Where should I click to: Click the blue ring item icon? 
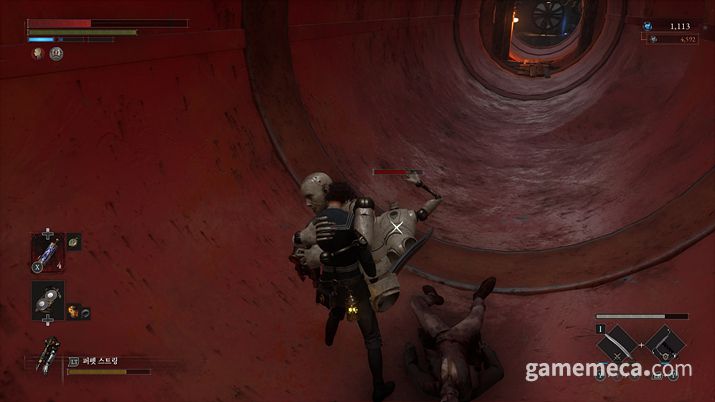pos(88,311)
